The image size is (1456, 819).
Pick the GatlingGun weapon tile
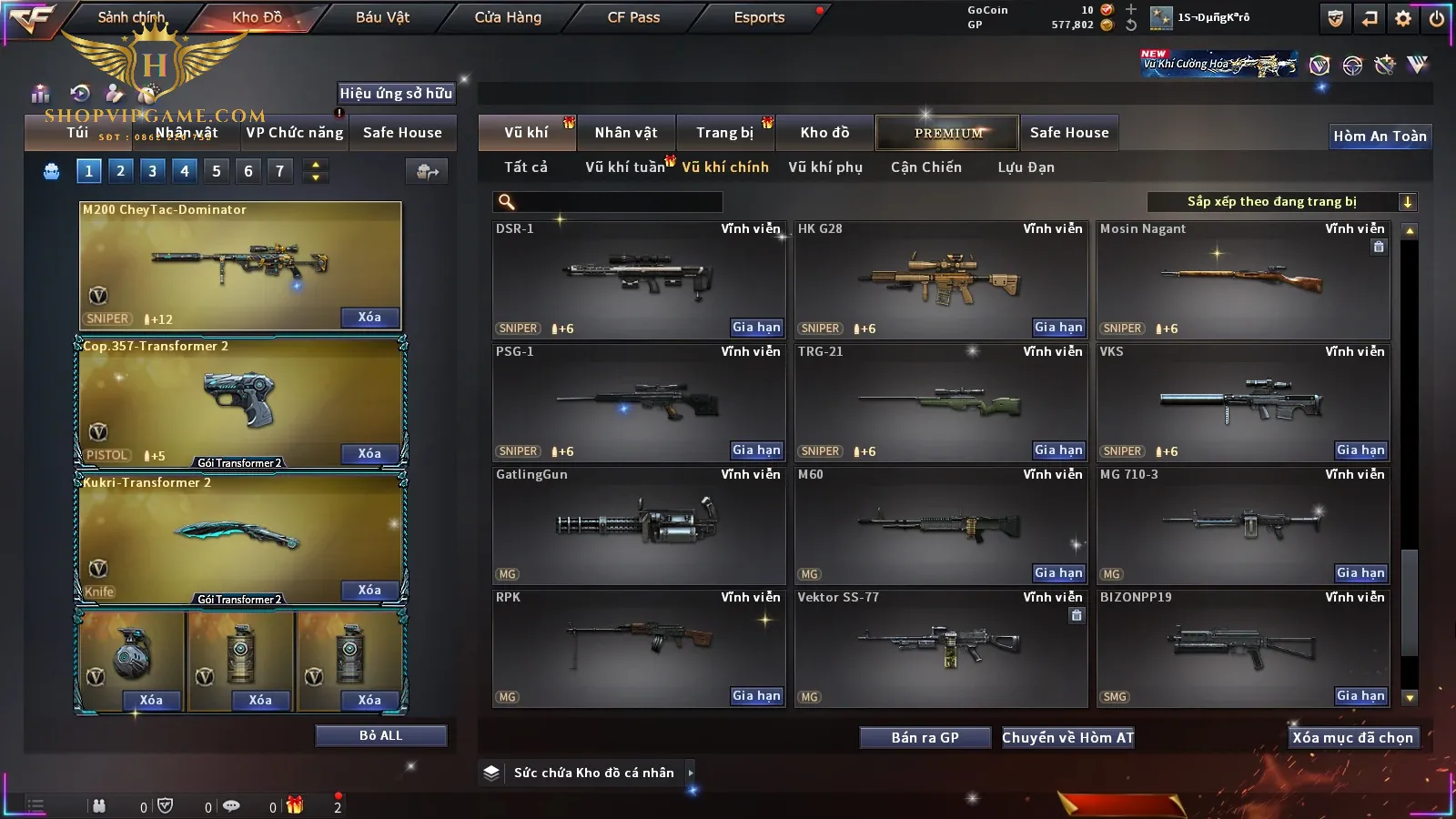tap(637, 524)
